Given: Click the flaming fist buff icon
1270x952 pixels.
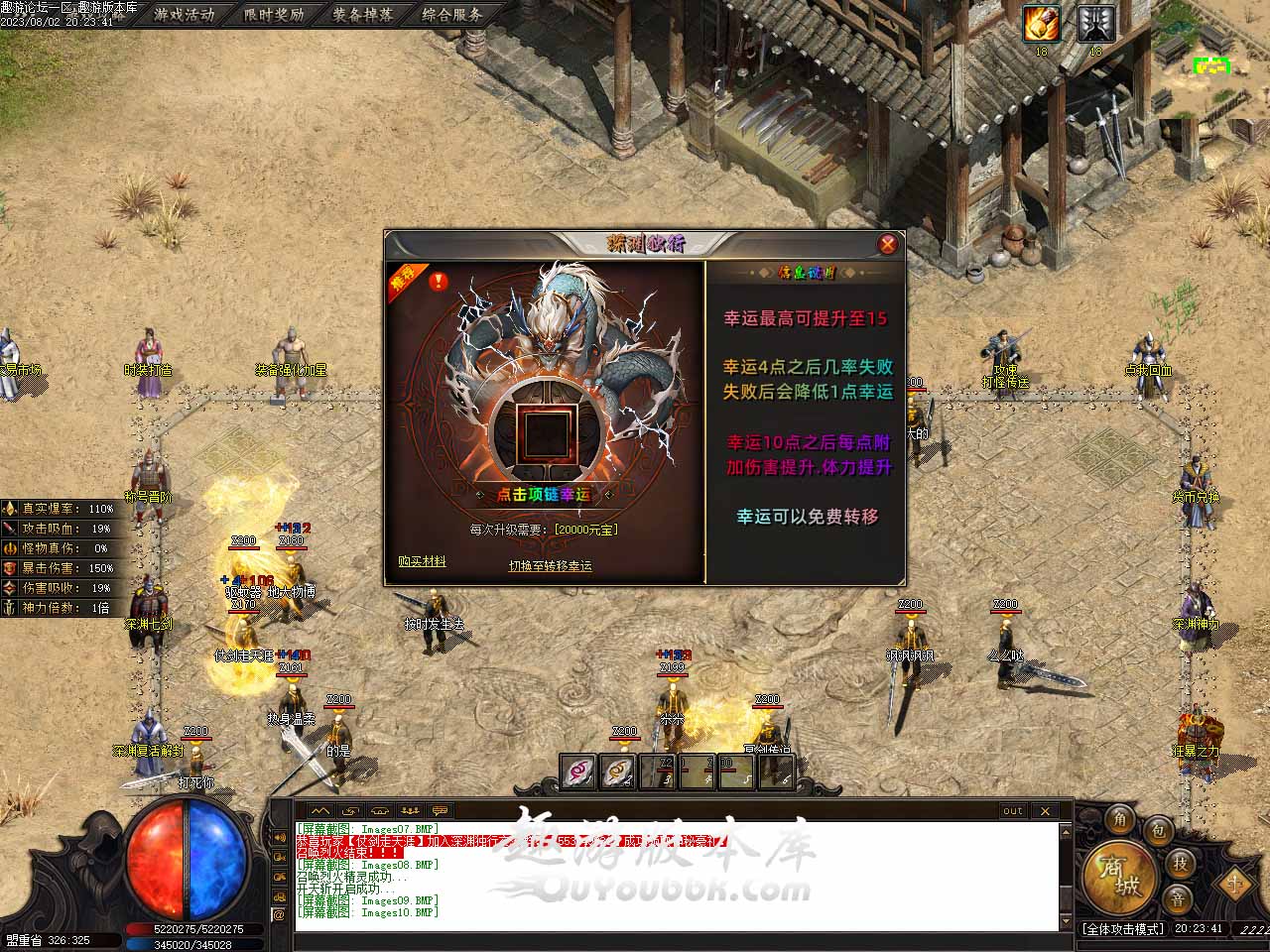Looking at the screenshot, I should [1042, 24].
